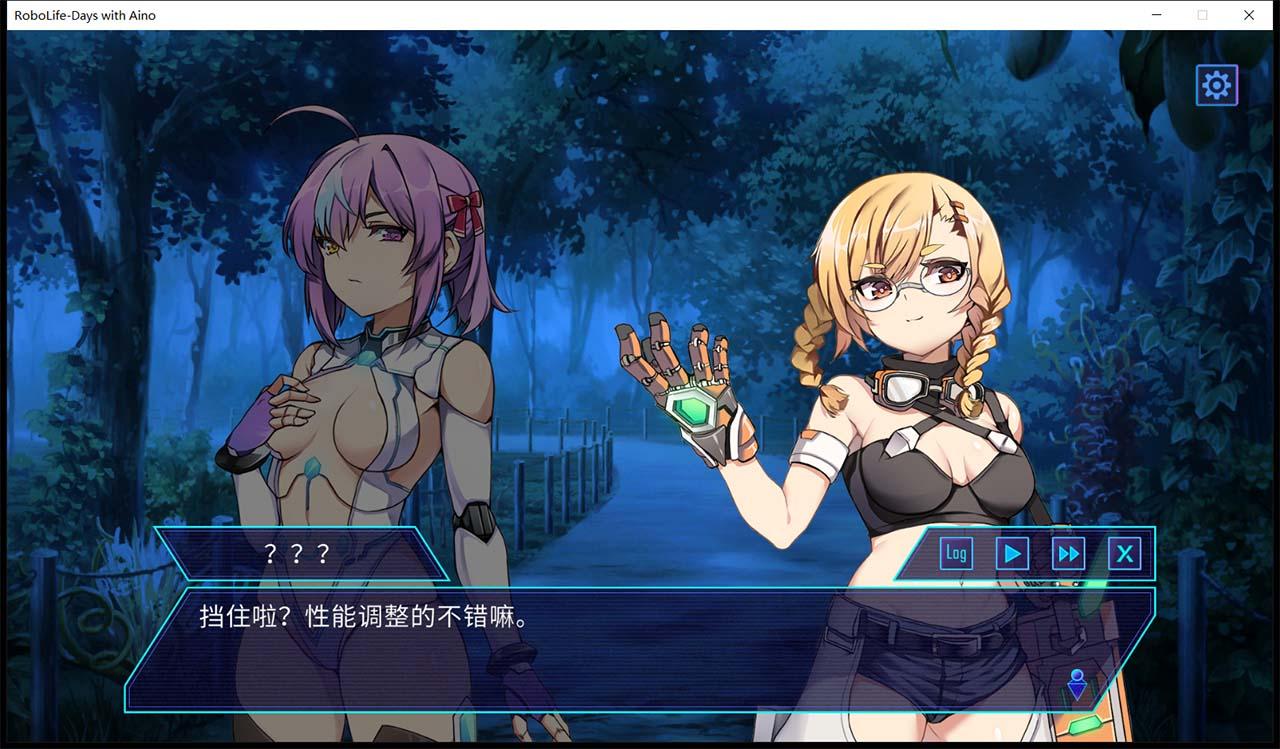Image resolution: width=1280 pixels, height=749 pixels.
Task: Click the maximize window control
Action: pyautogui.click(x=1203, y=15)
